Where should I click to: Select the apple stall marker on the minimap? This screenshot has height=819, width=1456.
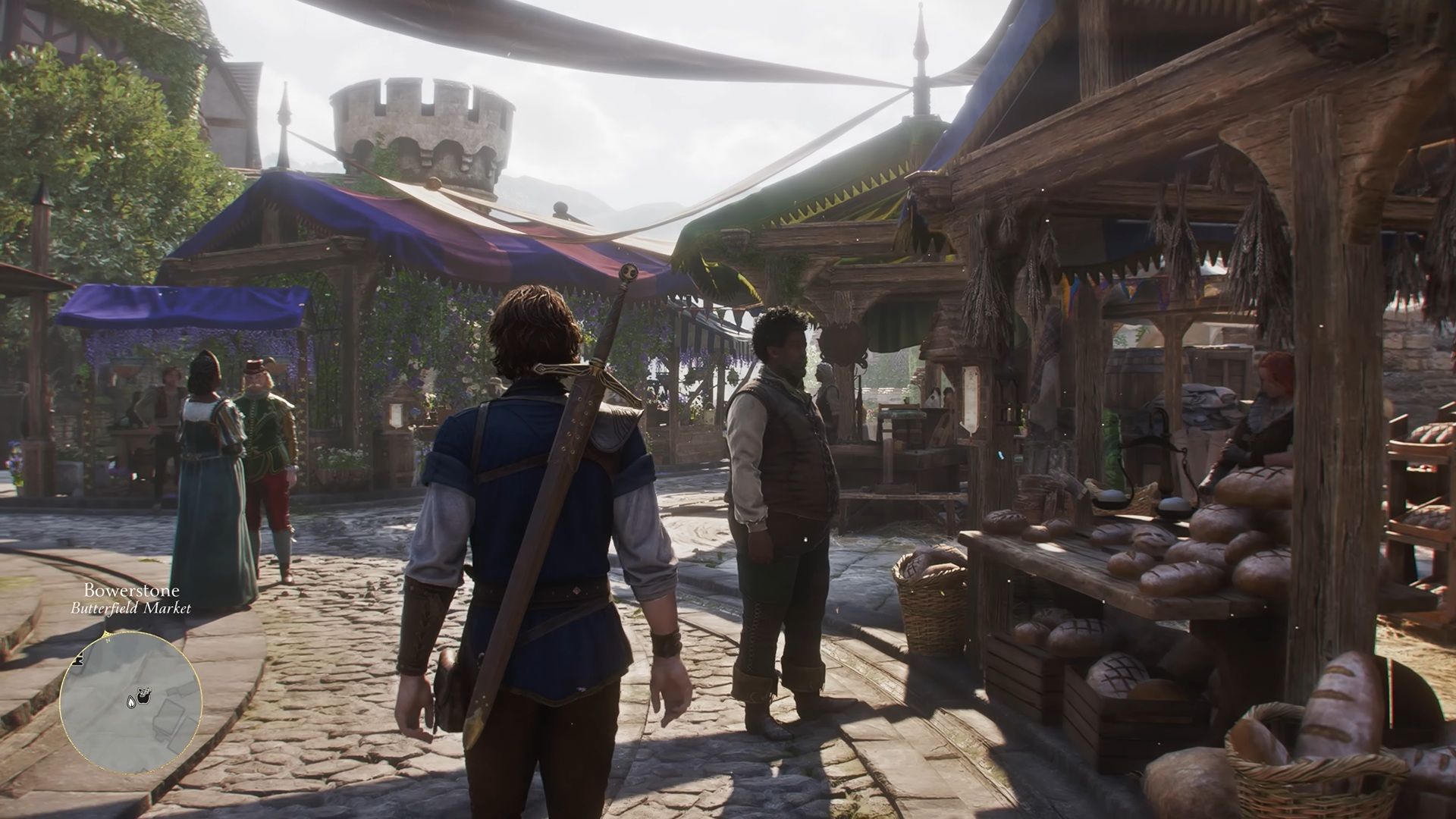(x=144, y=700)
